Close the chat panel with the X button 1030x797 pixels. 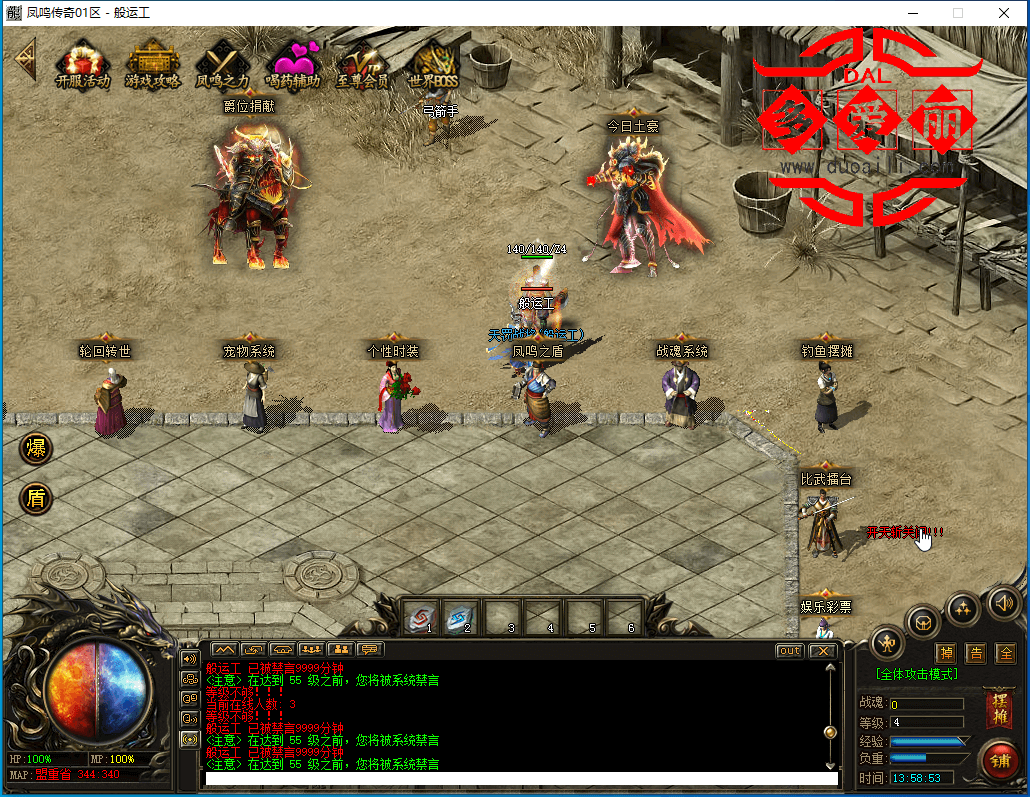(x=822, y=651)
